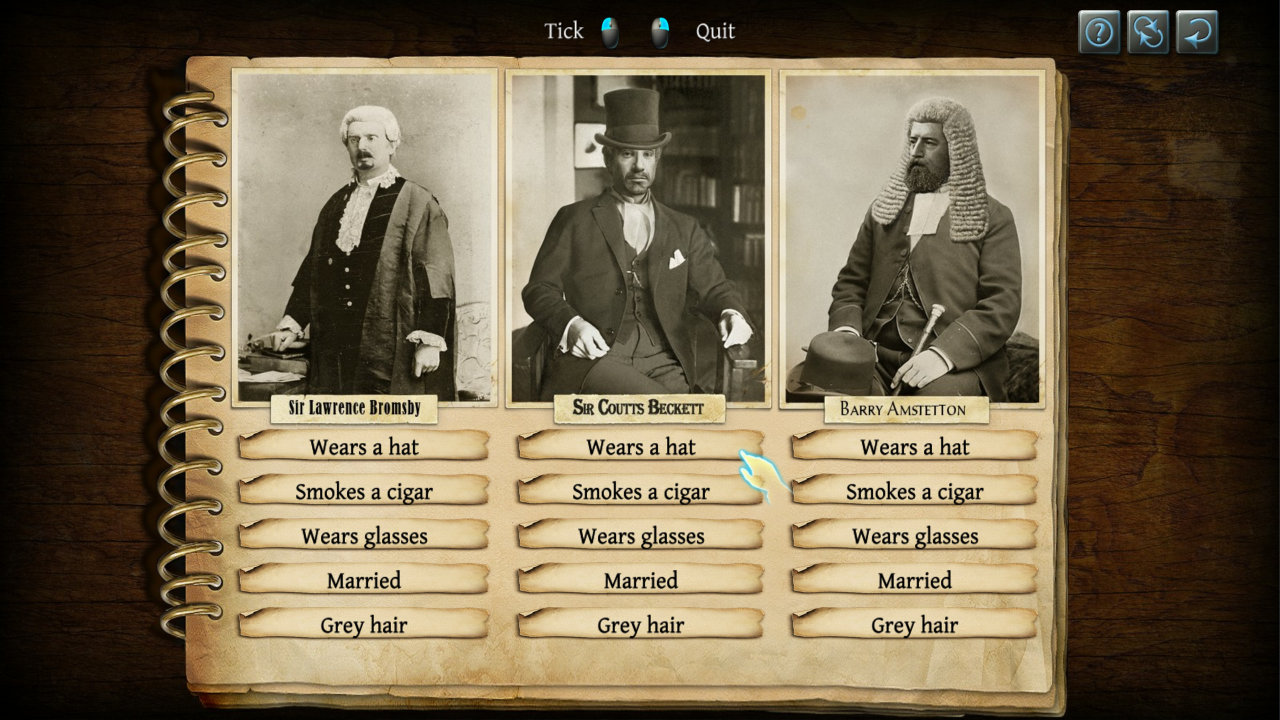The height and width of the screenshot is (720, 1280).
Task: Open the question mark help button
Action: [1099, 32]
